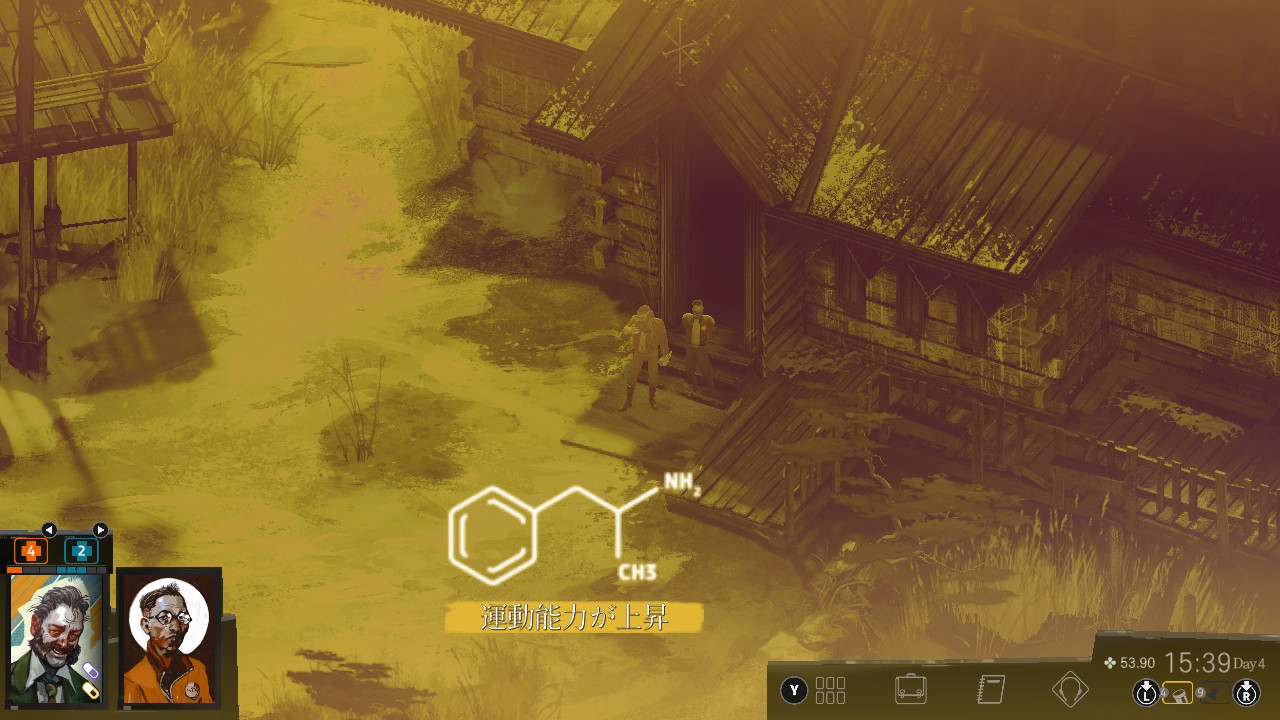Open the six-square grid menu icon
Screen dimensions: 1280x720
tap(830, 690)
